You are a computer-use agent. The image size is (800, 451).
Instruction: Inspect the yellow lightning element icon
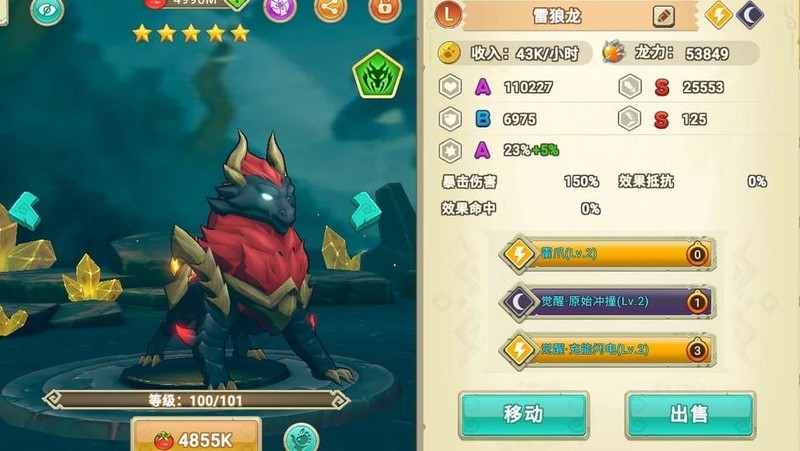pyautogui.click(x=719, y=15)
